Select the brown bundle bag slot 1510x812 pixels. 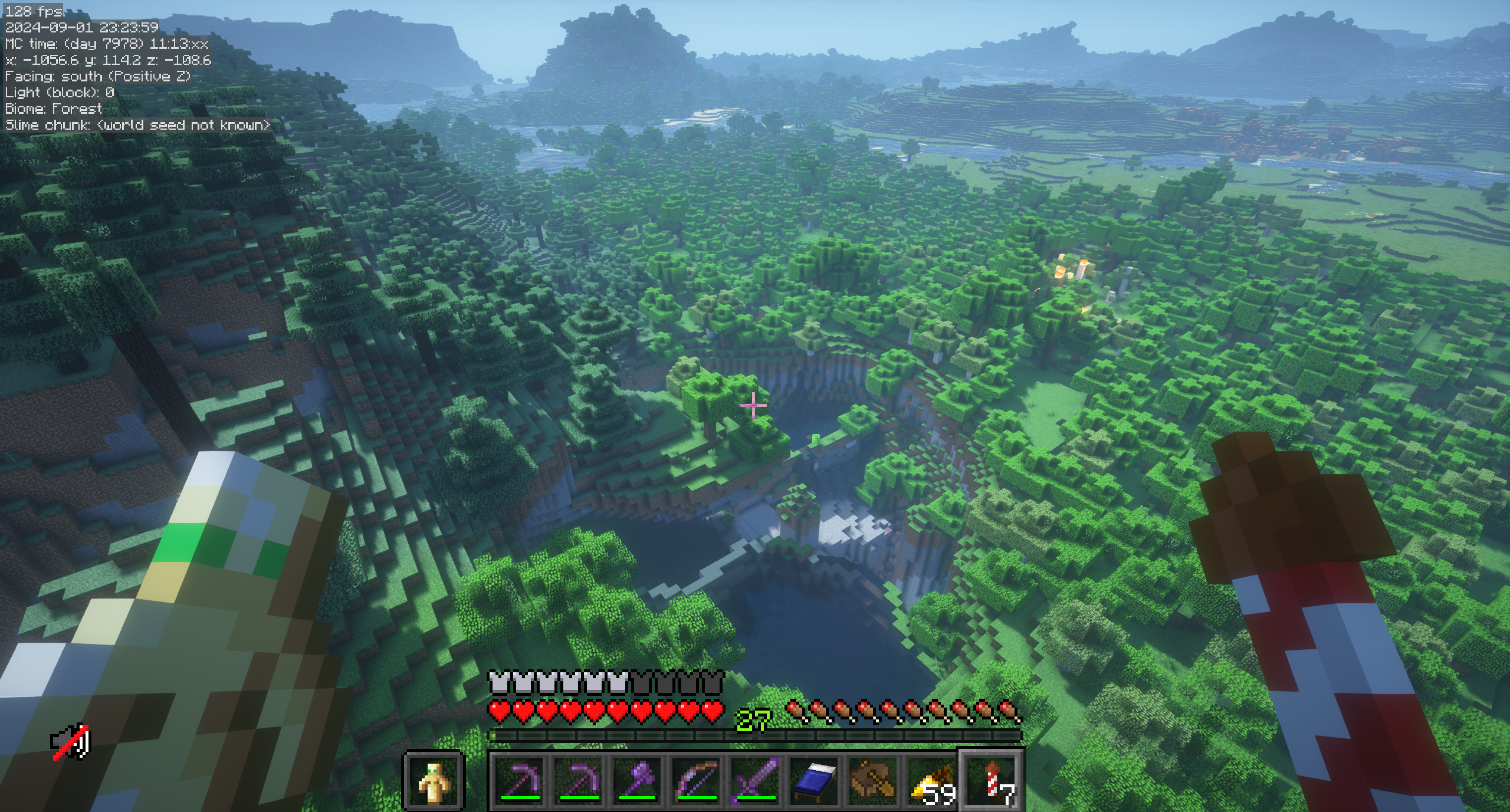[x=874, y=780]
